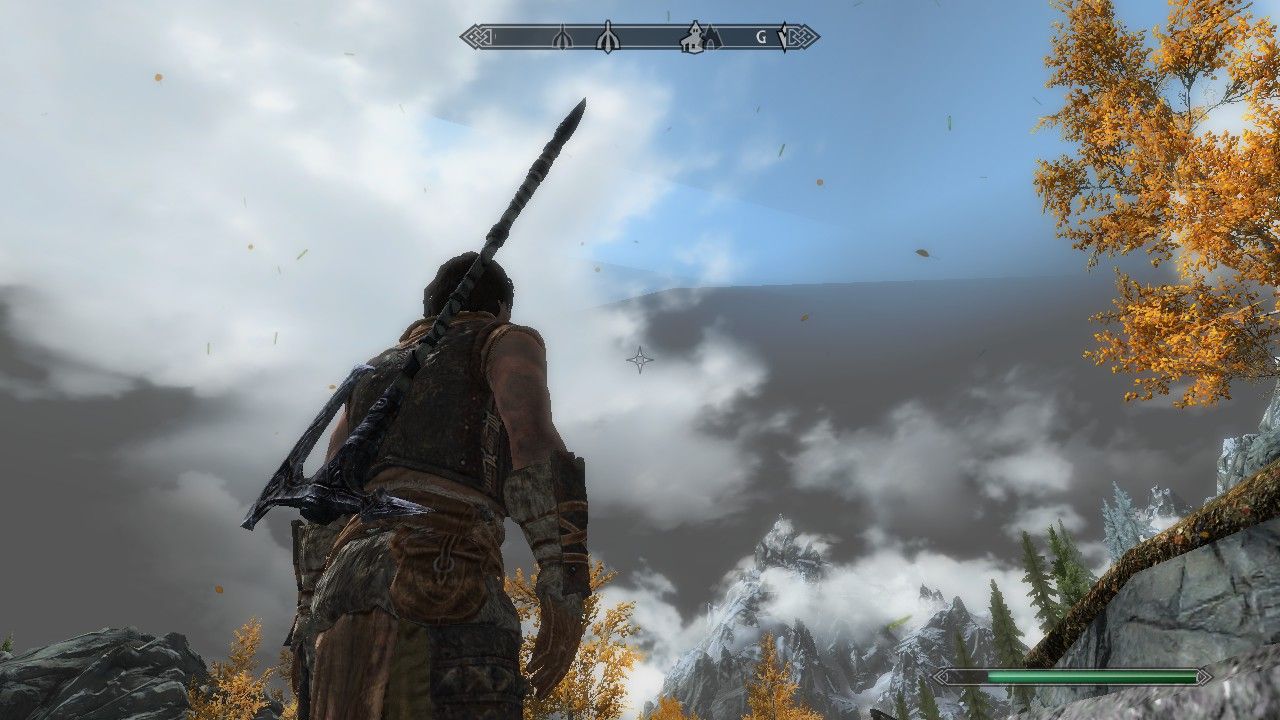1280x720 pixels.
Task: Click the G direction letter on the compass
Action: [x=761, y=38]
